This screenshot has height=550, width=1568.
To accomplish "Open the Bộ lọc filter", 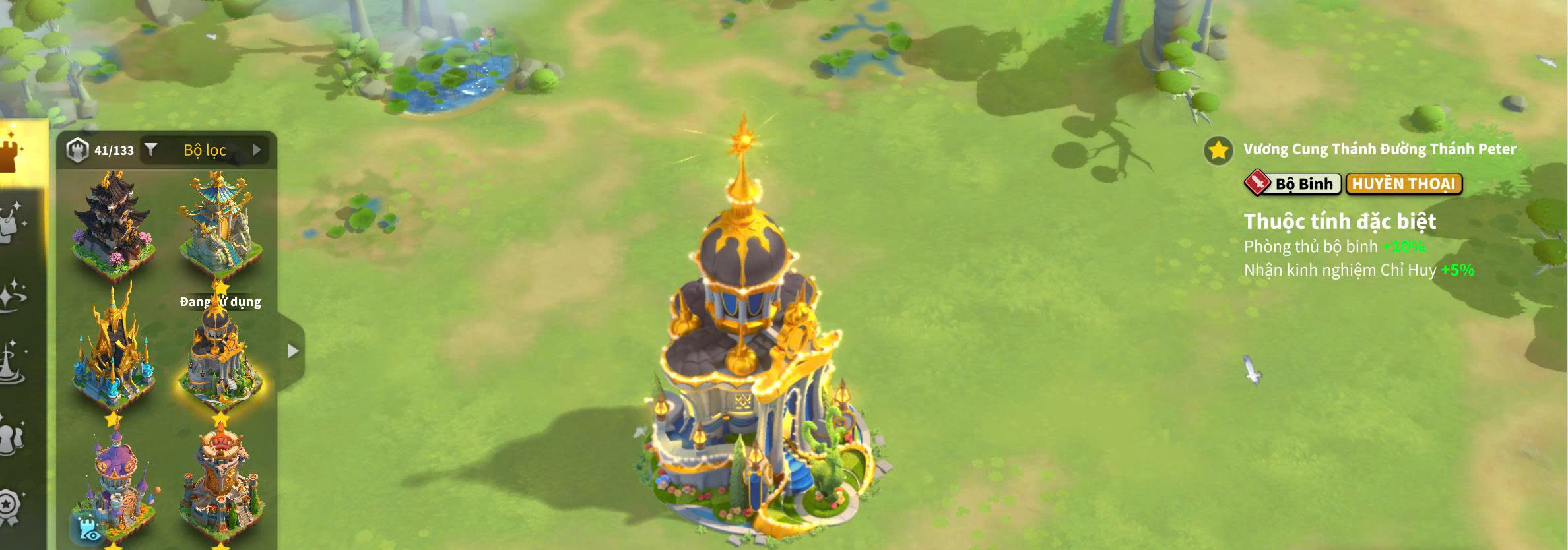I will click(204, 150).
